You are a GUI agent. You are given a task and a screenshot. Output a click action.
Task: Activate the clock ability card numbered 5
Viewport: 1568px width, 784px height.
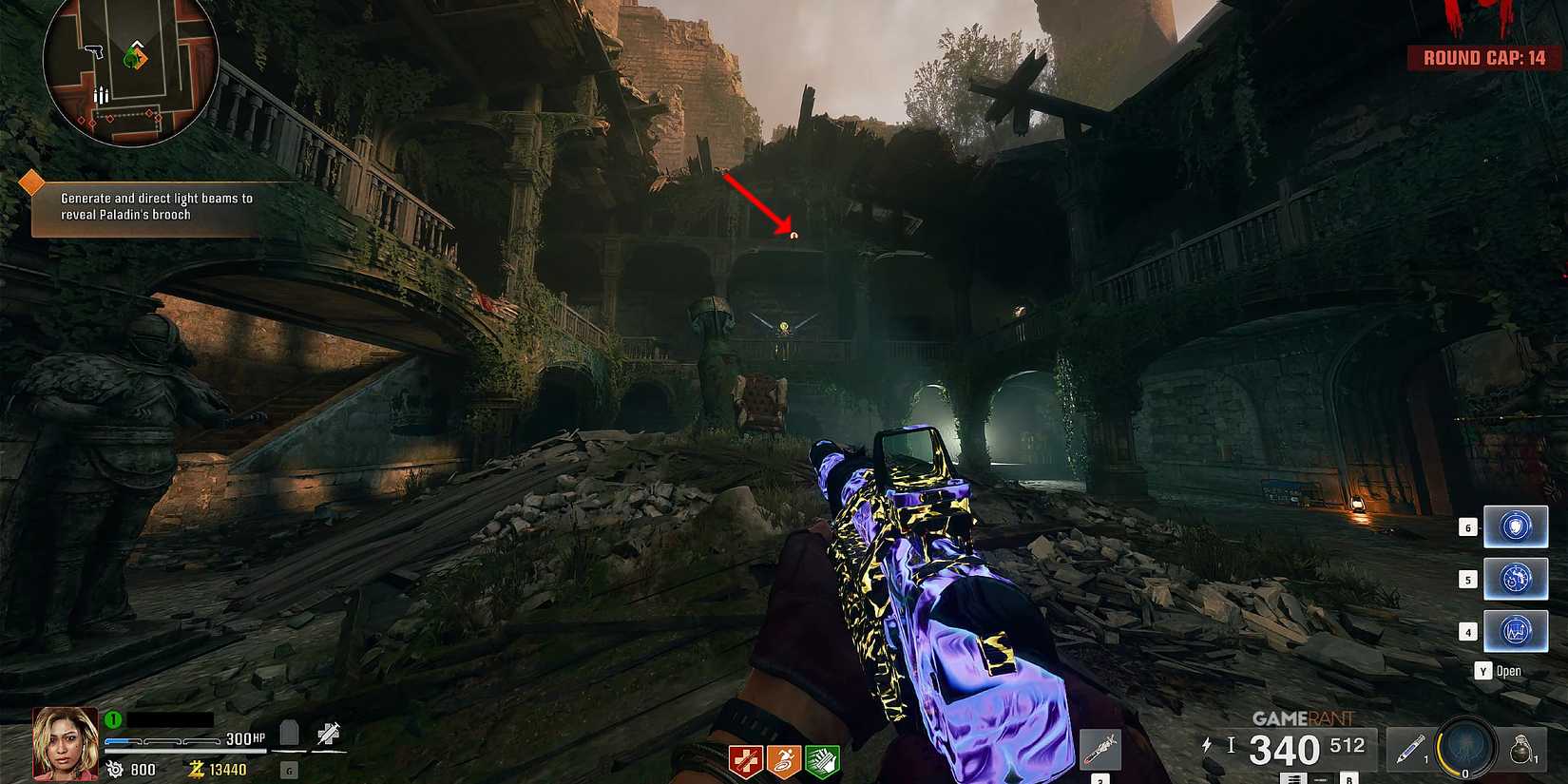point(1515,579)
